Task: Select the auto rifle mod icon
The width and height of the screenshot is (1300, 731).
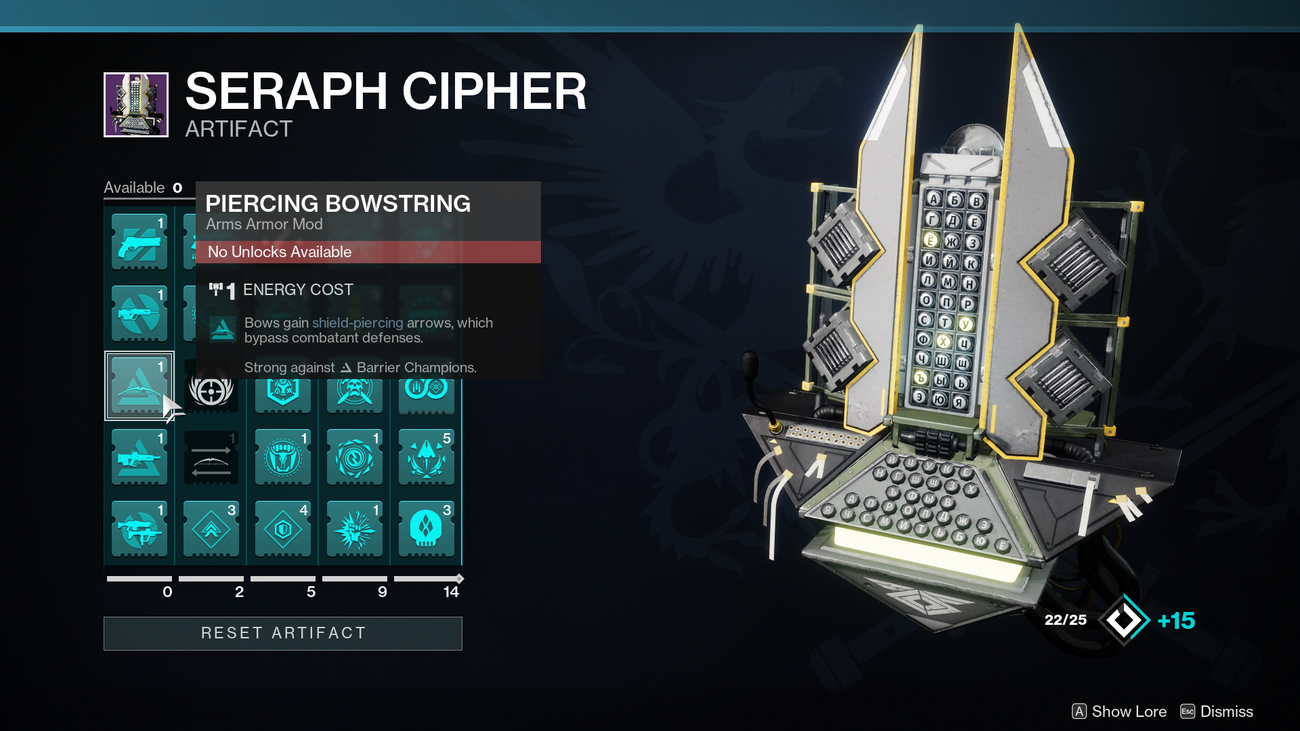Action: 139,312
